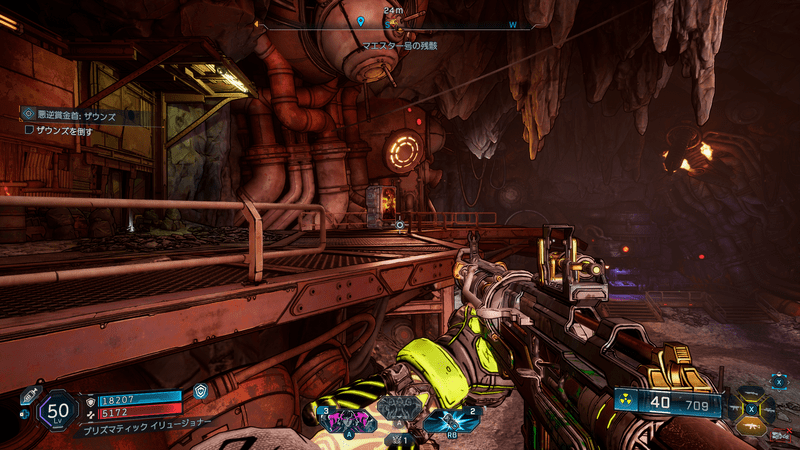Select the syringe repkit icon
This screenshot has height=450, width=800.
tap(29, 394)
